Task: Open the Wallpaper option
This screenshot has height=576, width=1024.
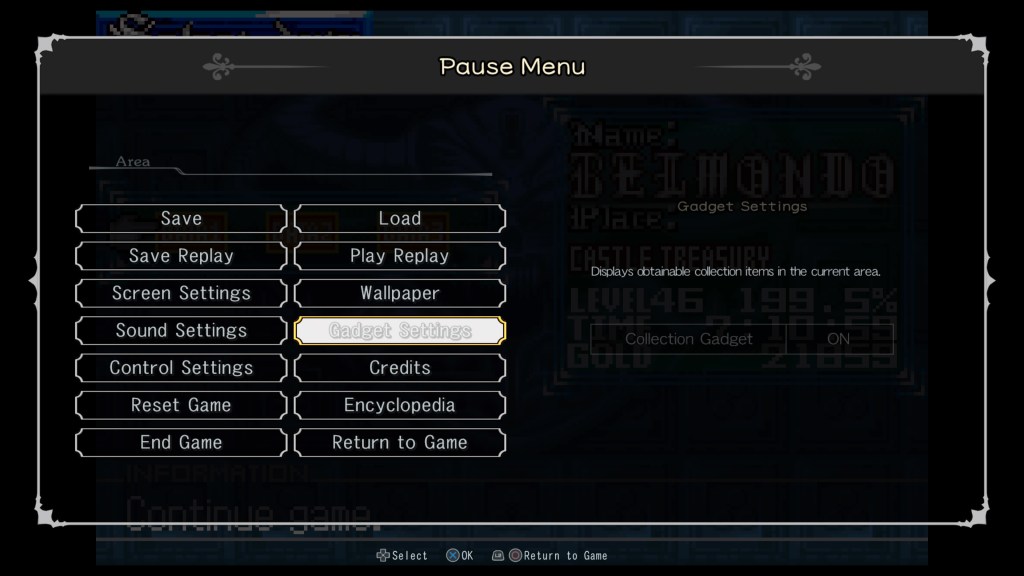Action: (x=400, y=293)
